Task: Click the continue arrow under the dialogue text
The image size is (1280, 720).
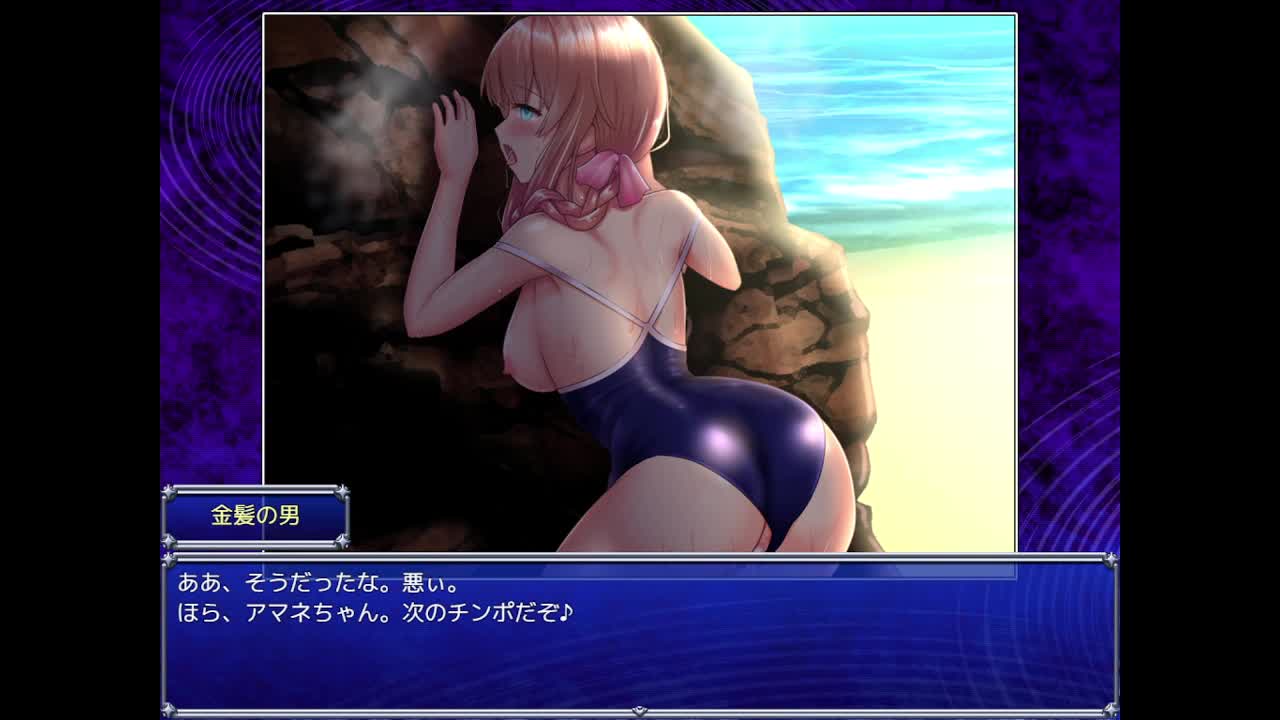Action: click(x=640, y=711)
